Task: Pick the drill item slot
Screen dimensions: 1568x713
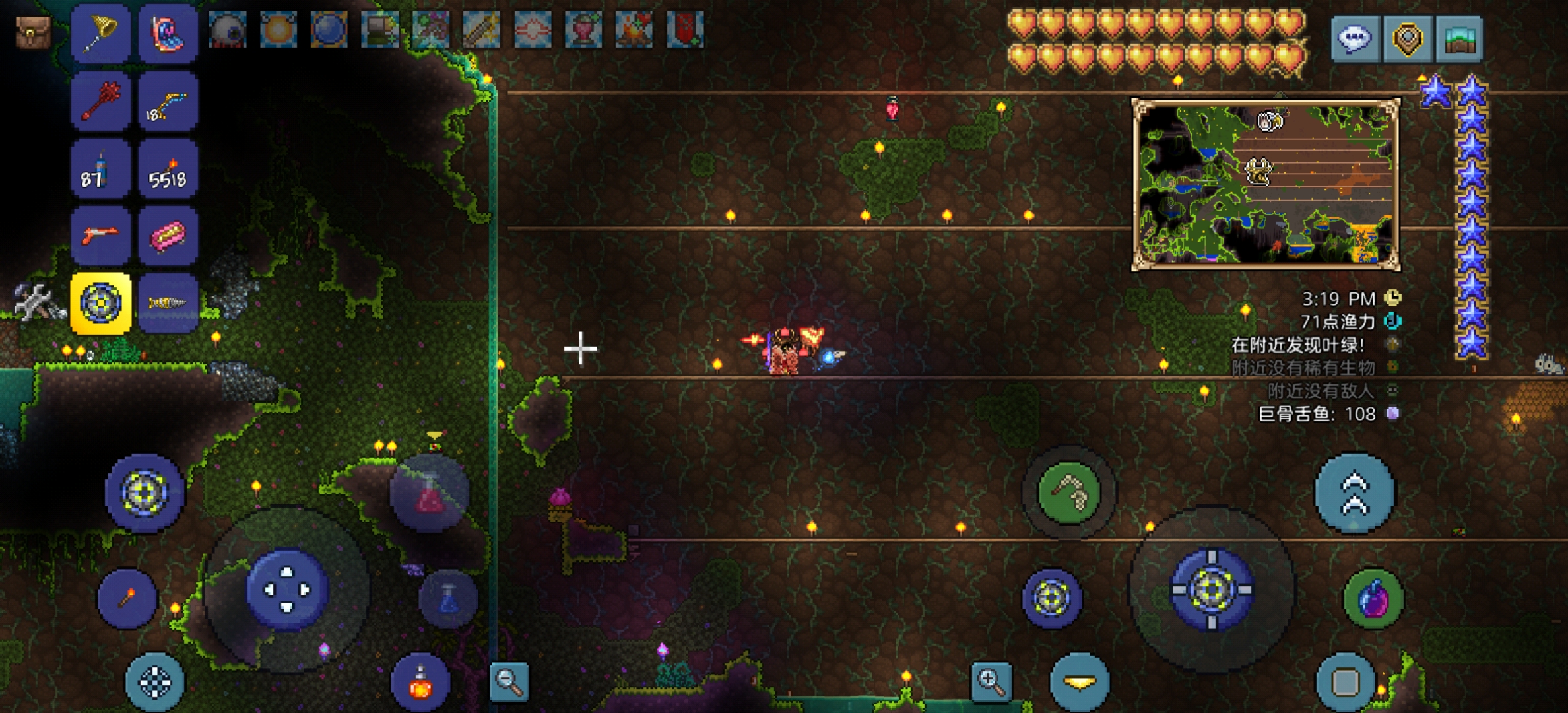Action: (x=168, y=303)
